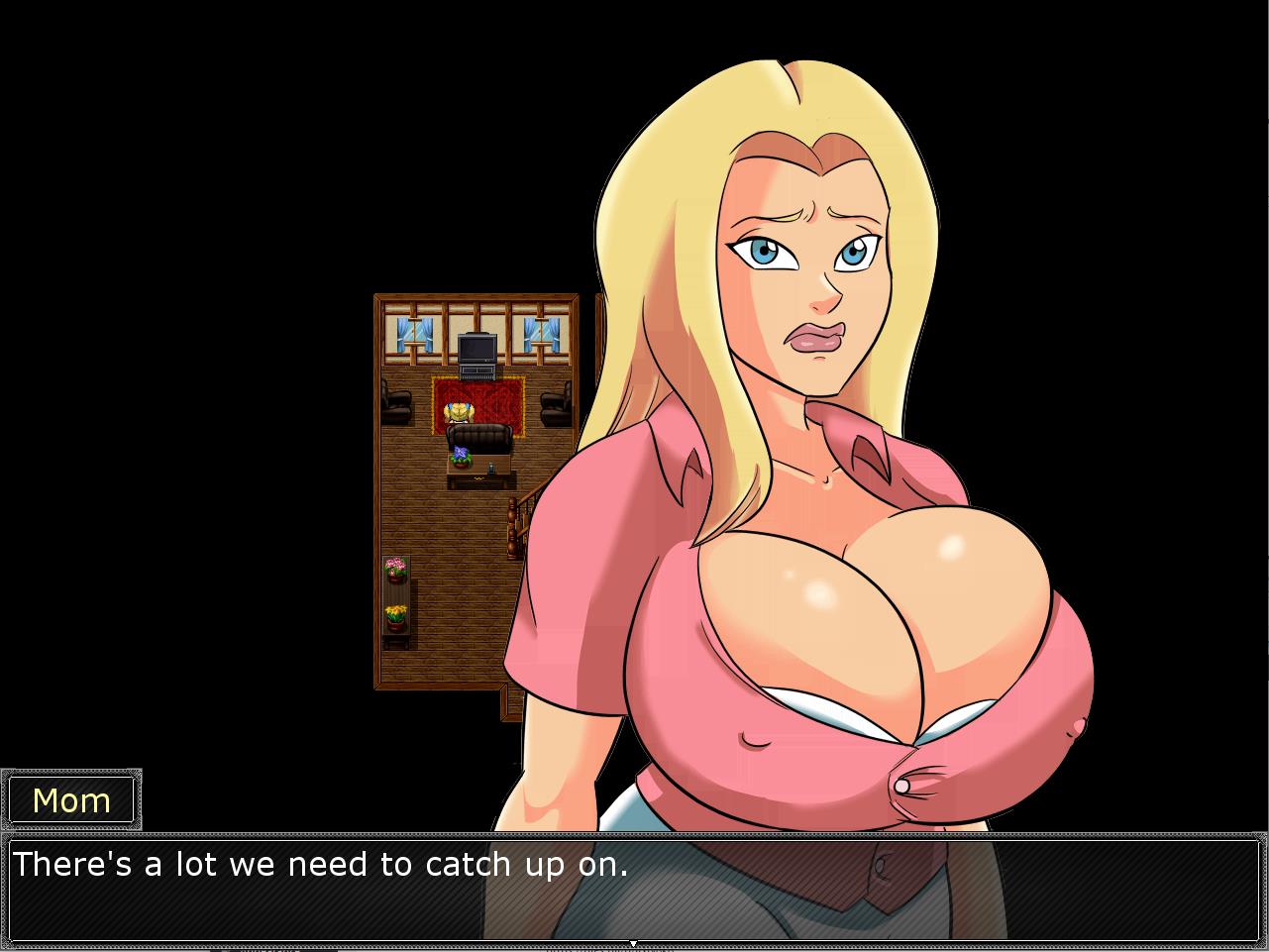Screen dimensions: 1269x952
Task: Click the left window with blue curtains
Action: click(x=413, y=336)
